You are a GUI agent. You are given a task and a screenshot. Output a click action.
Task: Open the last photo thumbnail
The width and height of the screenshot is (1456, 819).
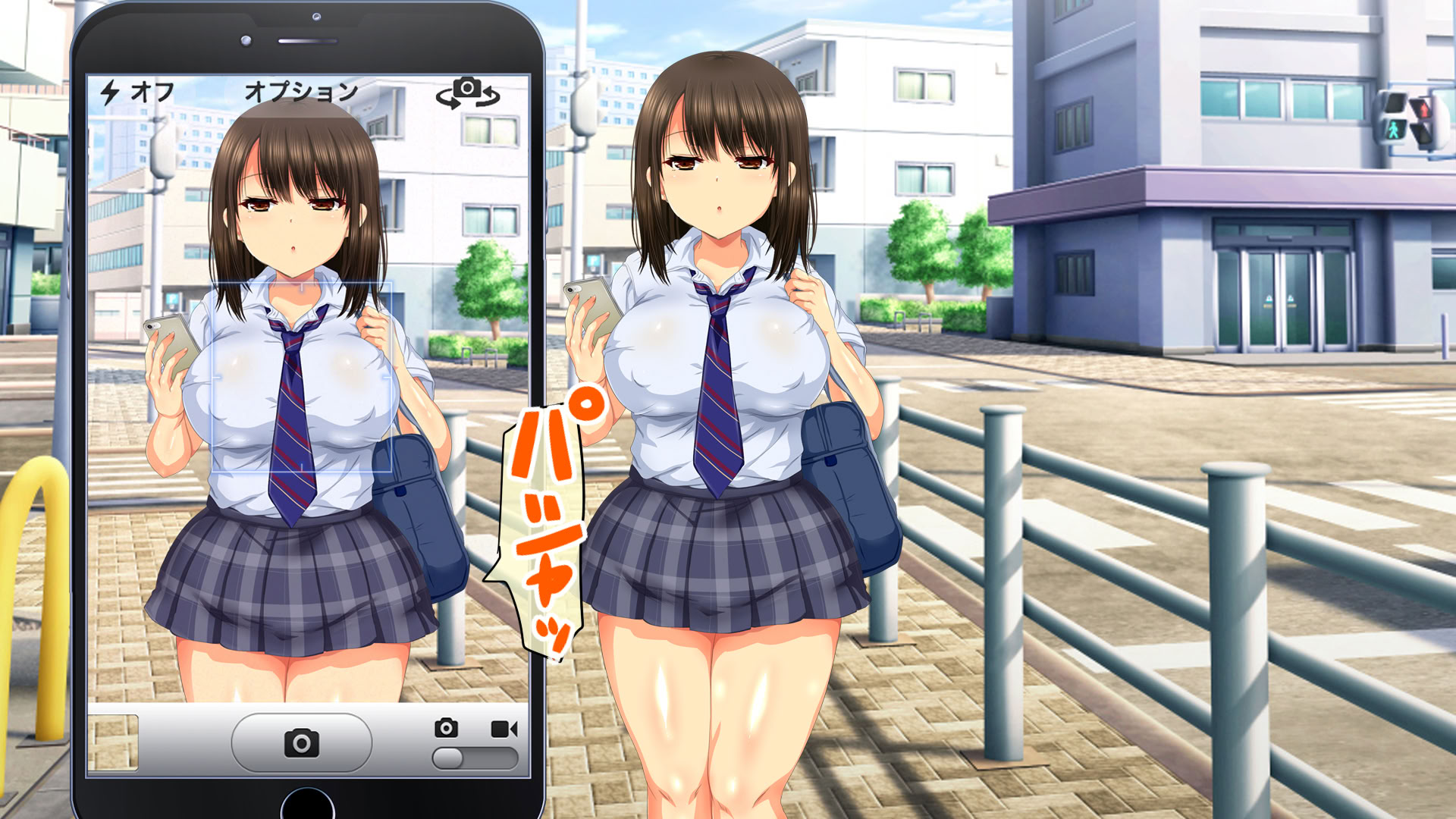click(x=113, y=742)
